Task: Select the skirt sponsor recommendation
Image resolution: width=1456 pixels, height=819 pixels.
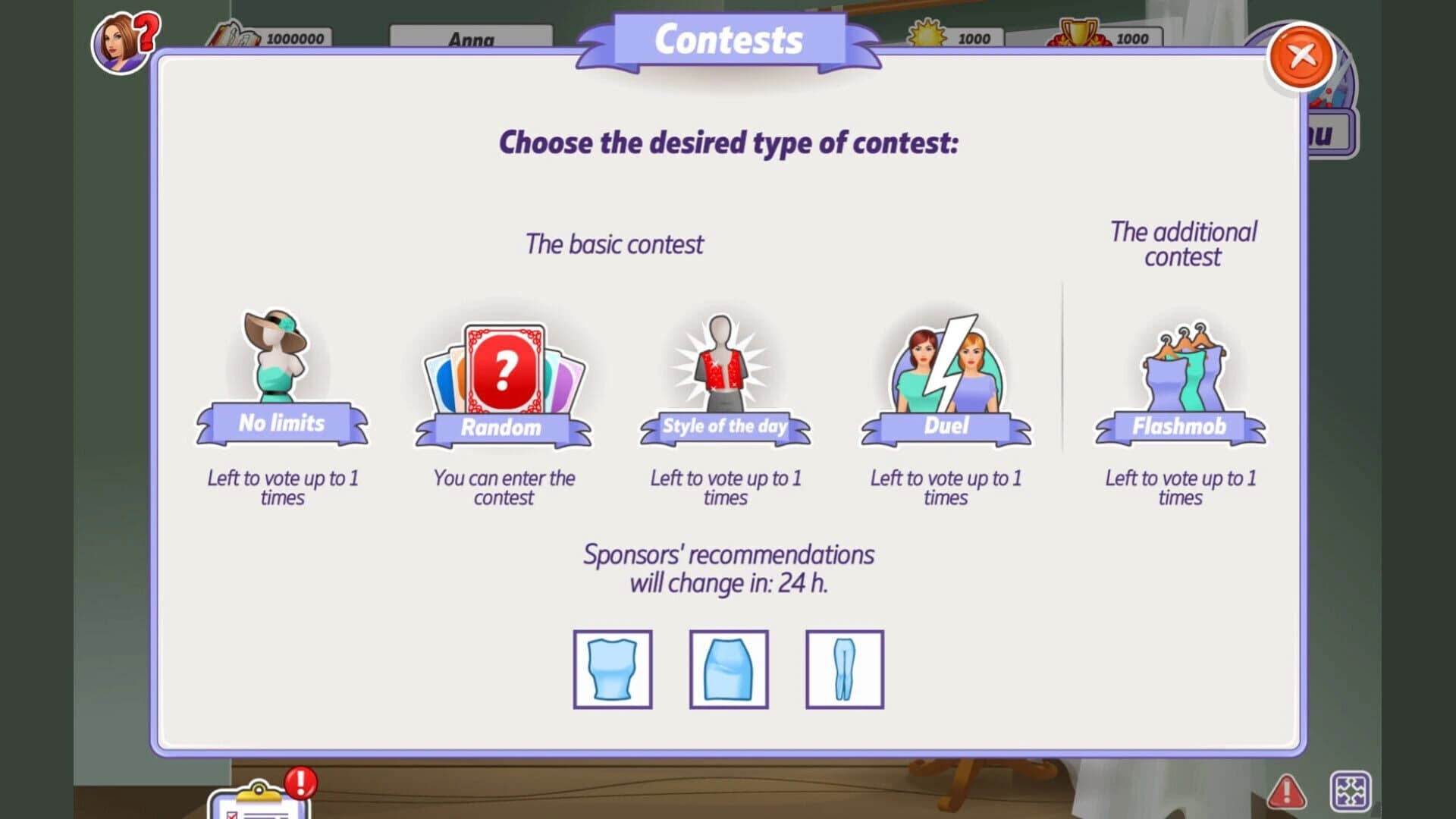Action: click(728, 670)
